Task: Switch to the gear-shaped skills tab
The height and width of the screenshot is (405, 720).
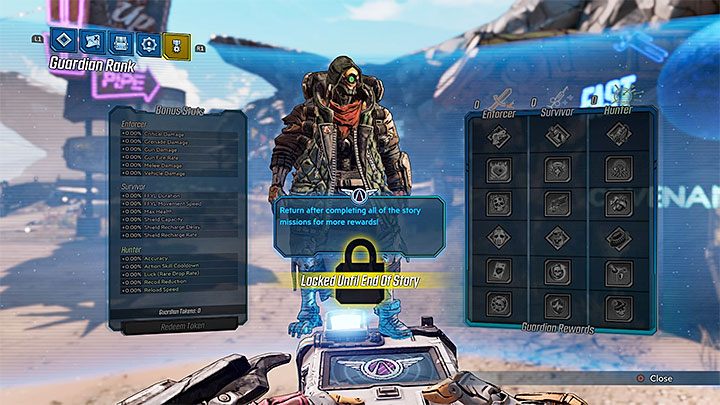Action: [147, 42]
